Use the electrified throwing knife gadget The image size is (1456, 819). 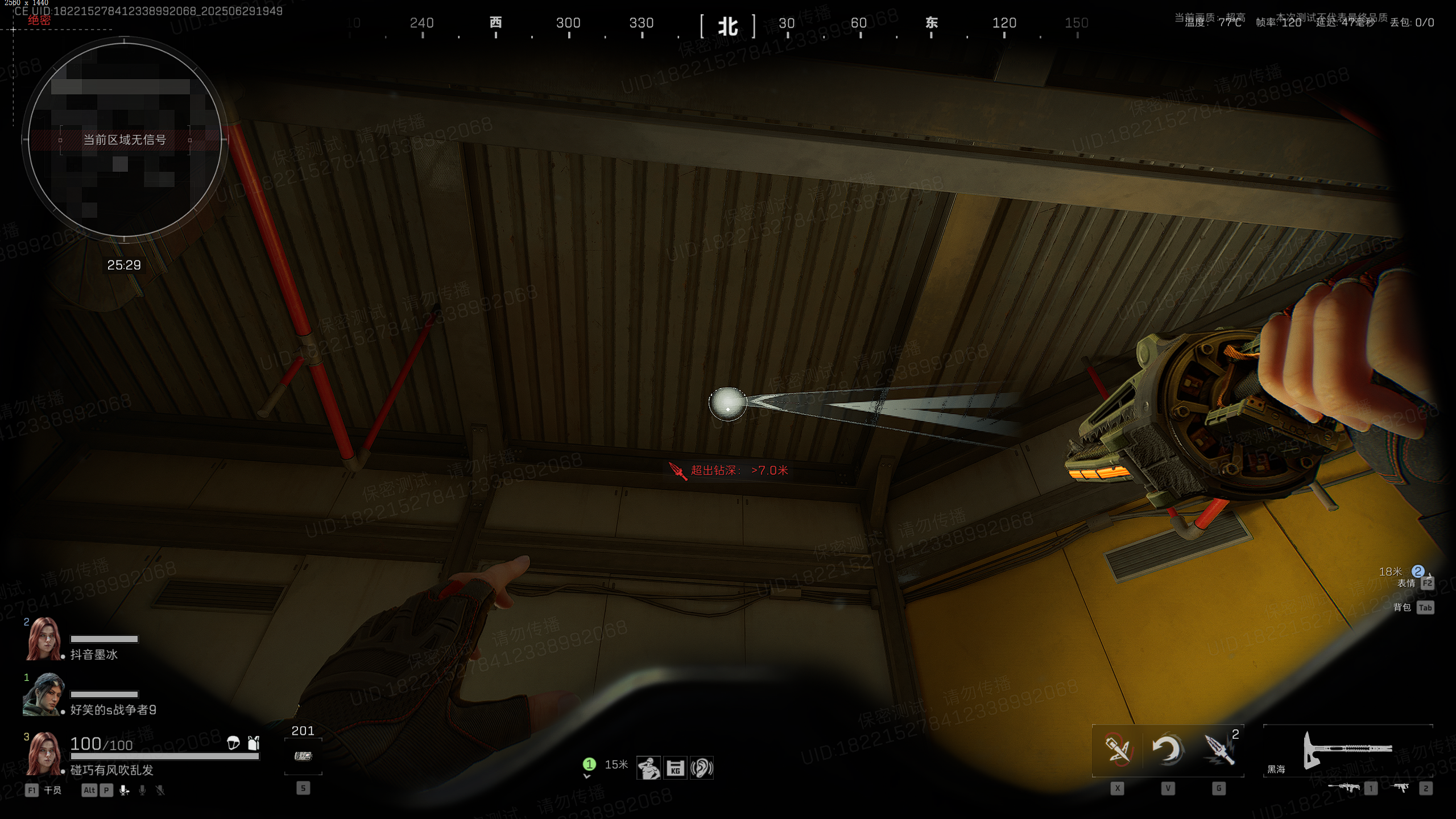[1218, 750]
